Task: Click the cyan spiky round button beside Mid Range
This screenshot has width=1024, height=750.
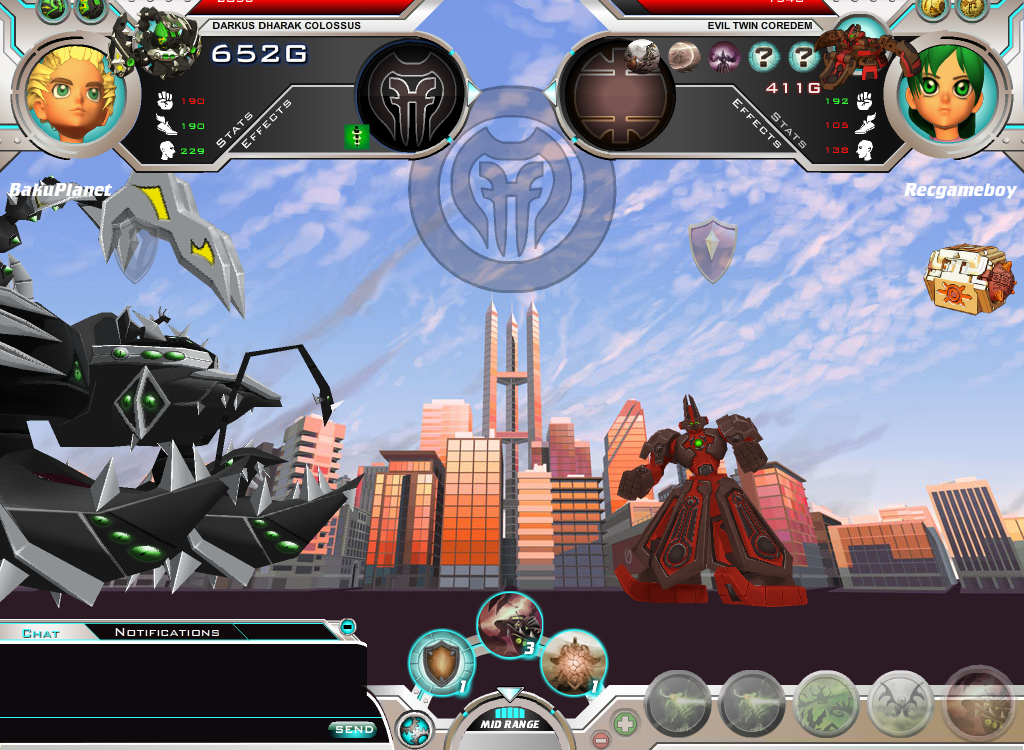Action: point(413,729)
